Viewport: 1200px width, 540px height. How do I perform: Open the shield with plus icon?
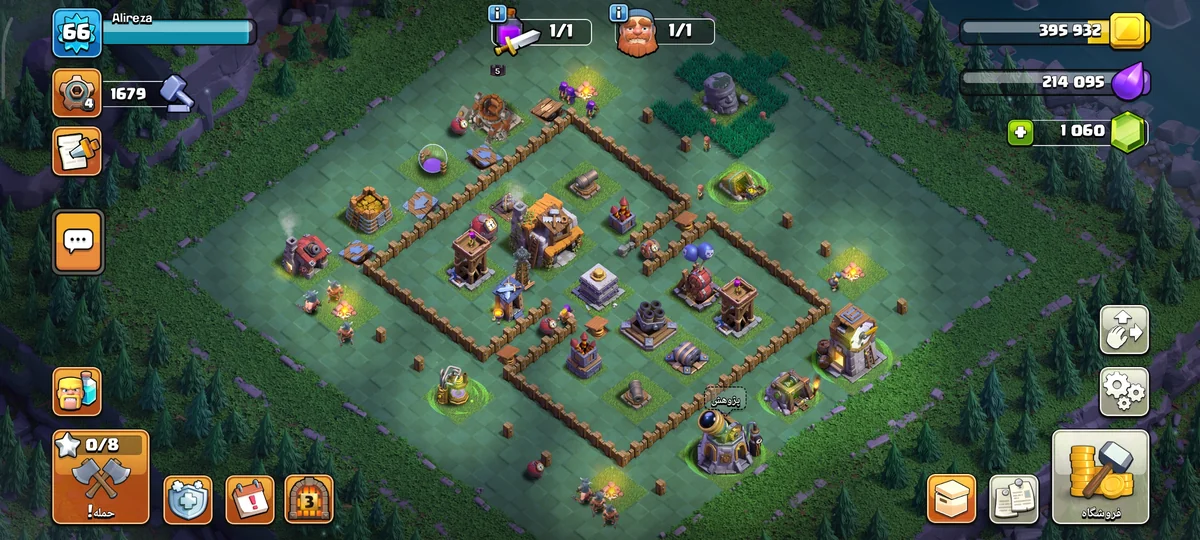[188, 499]
